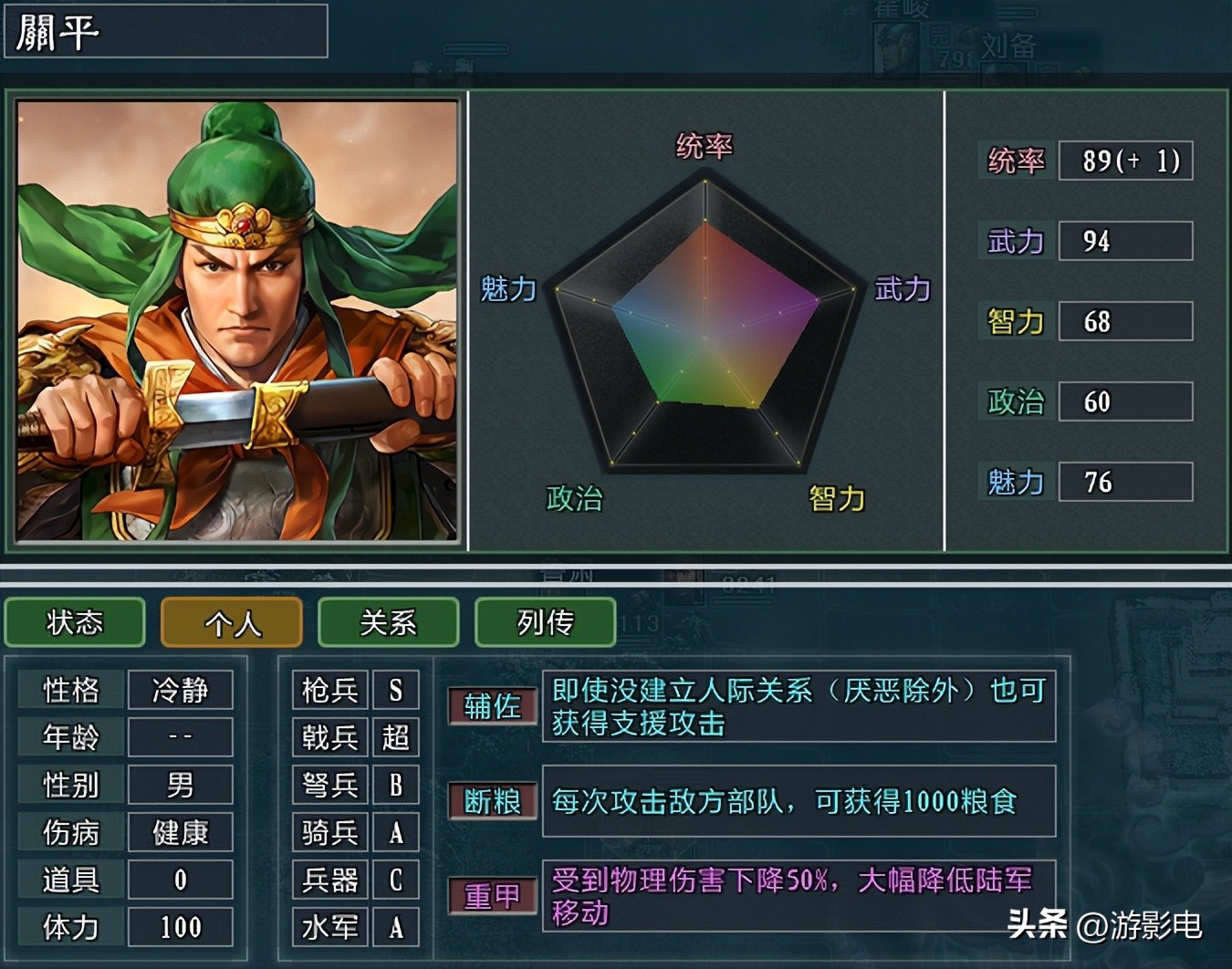
Task: Switch to the 关系 tab
Action: [x=388, y=622]
